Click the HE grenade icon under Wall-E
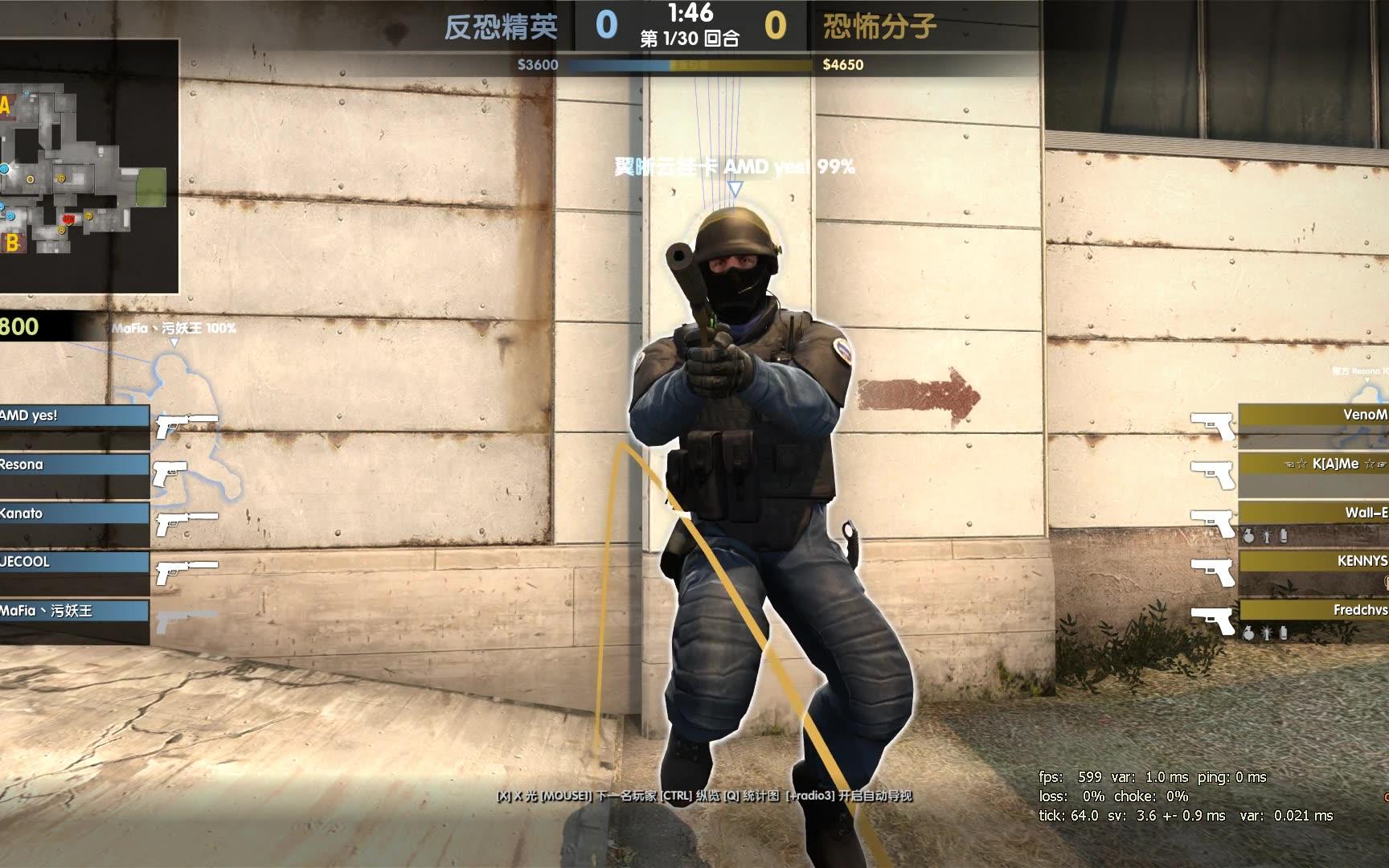Screen dimensions: 1389x868 click(1249, 536)
